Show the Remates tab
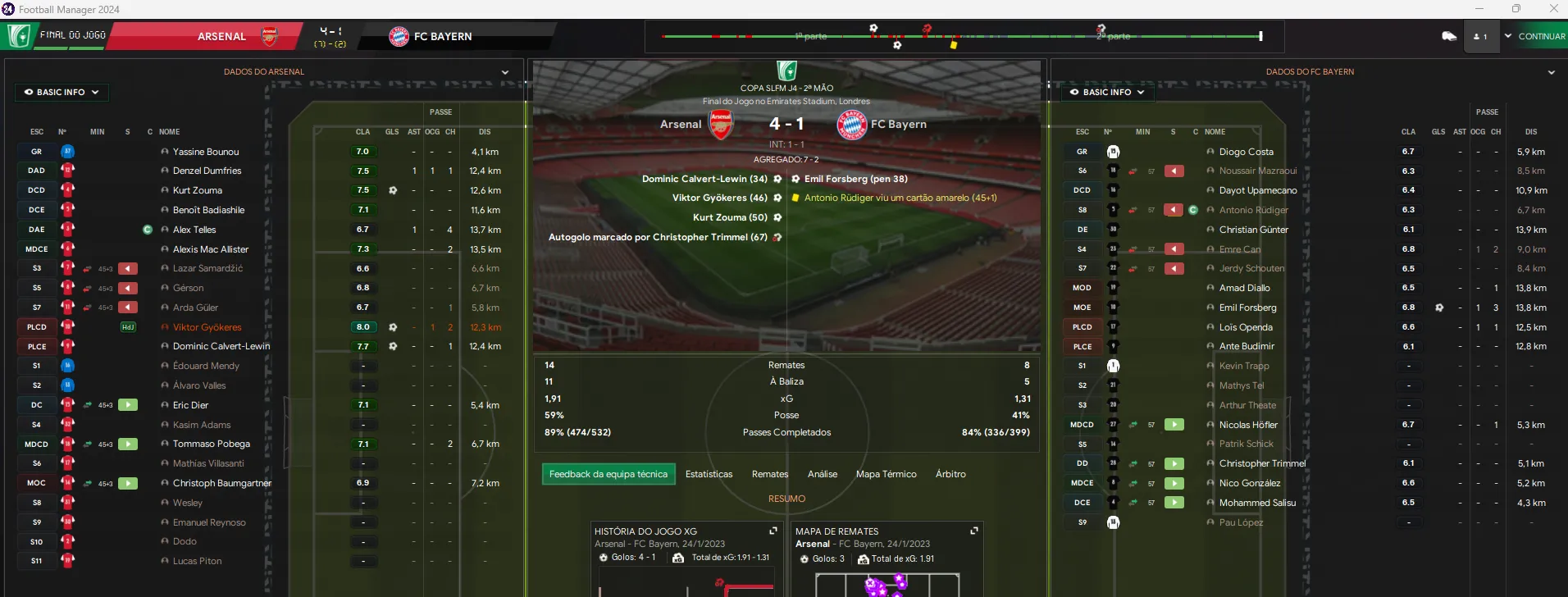1568x597 pixels. pos(770,474)
